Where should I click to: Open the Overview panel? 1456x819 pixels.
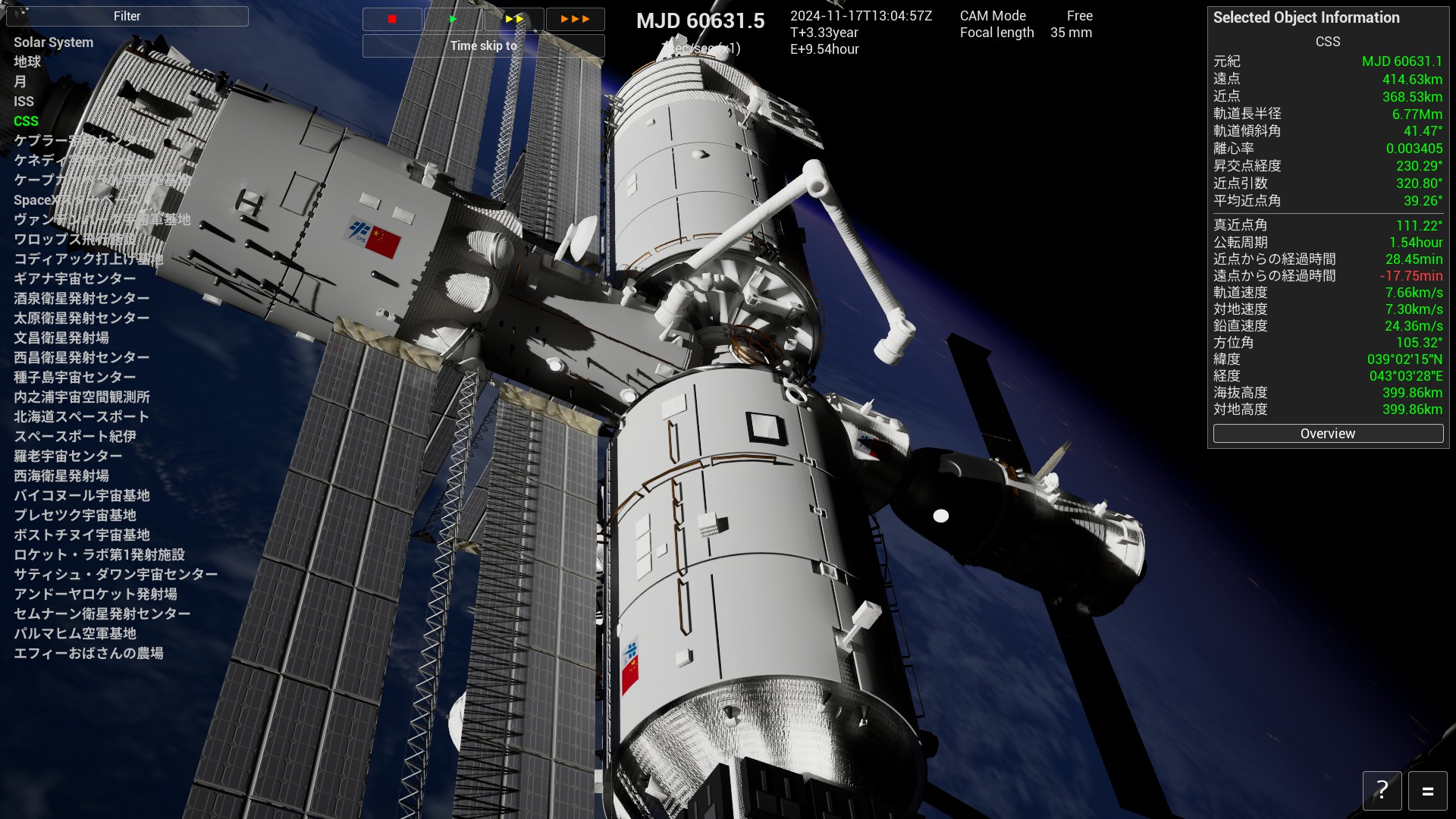coord(1327,434)
